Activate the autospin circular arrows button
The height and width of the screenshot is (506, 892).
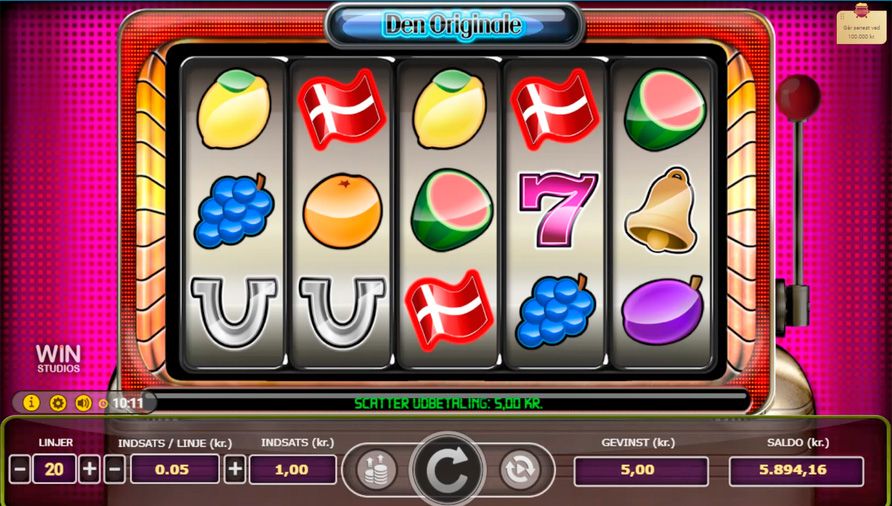(x=519, y=469)
